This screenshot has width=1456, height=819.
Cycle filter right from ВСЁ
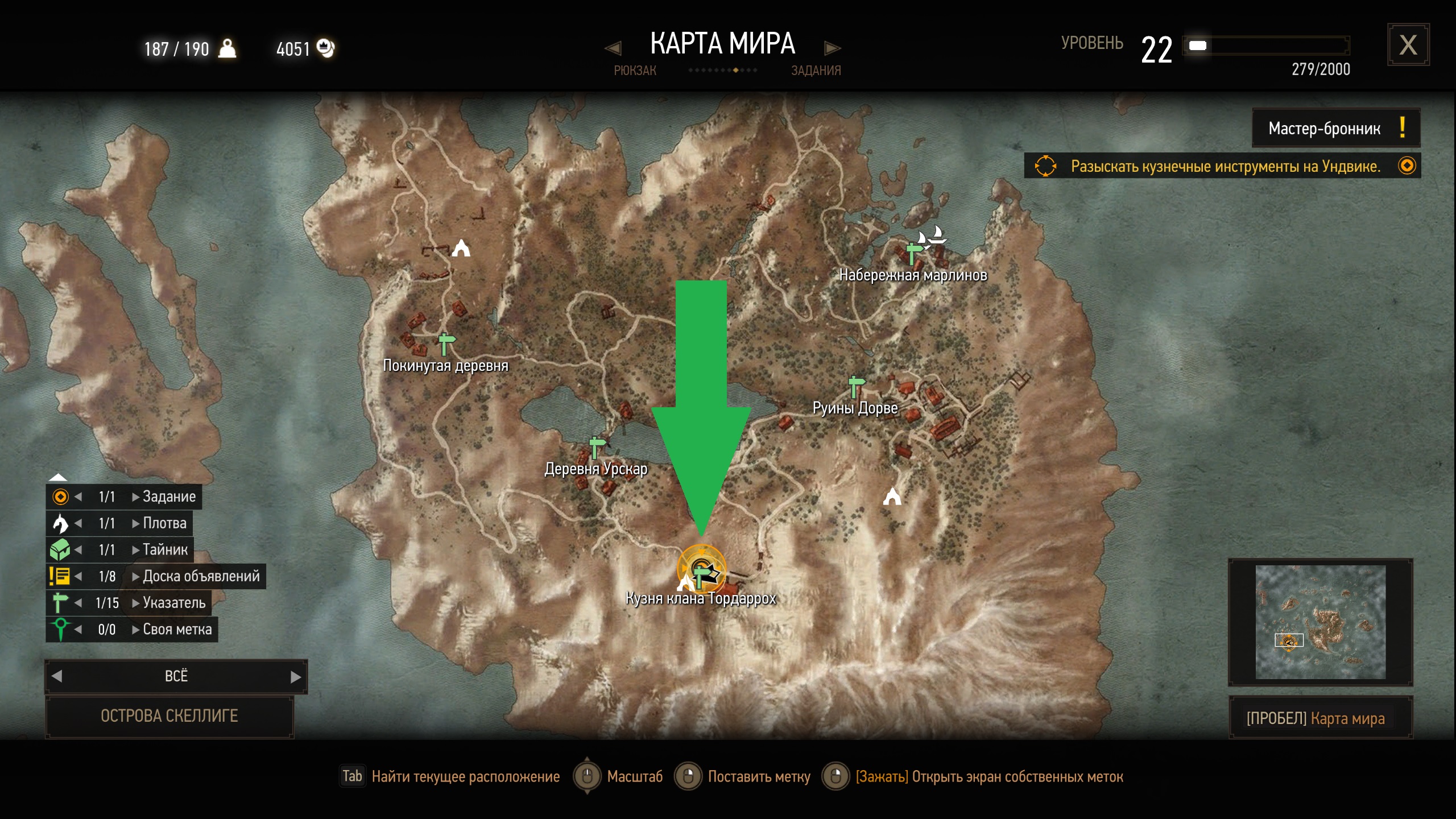point(295,676)
